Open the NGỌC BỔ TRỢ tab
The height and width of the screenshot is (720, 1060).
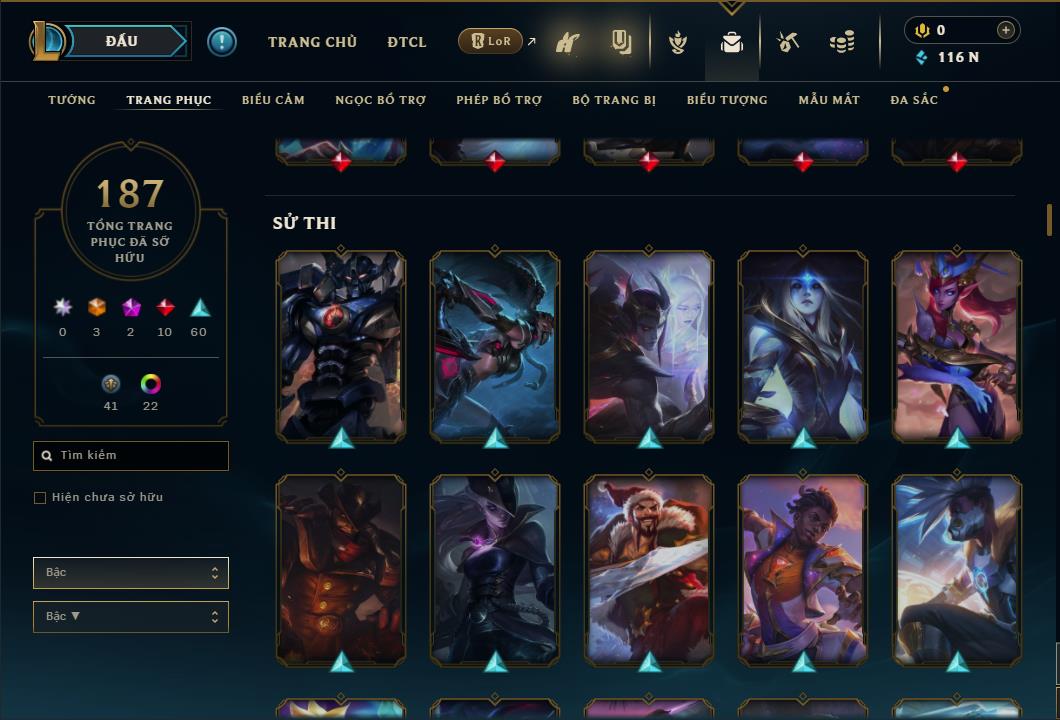click(380, 100)
